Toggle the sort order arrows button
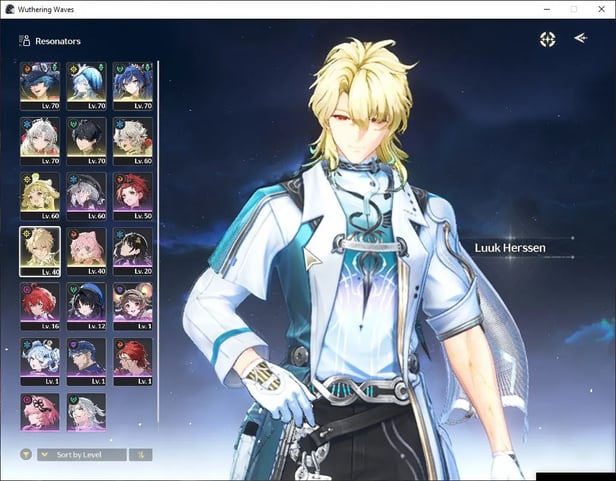 pos(141,454)
